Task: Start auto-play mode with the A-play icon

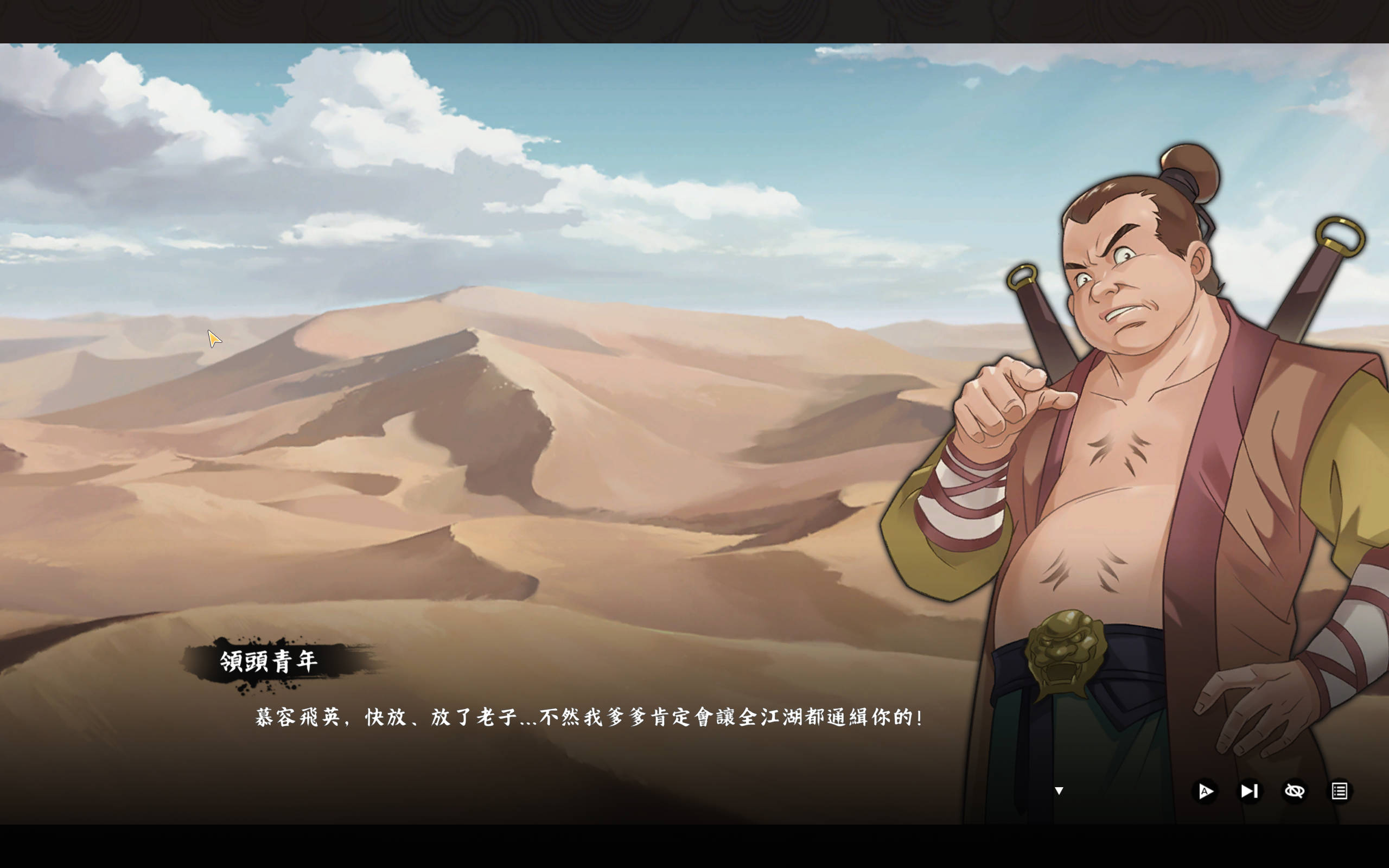Action: coord(1205,790)
